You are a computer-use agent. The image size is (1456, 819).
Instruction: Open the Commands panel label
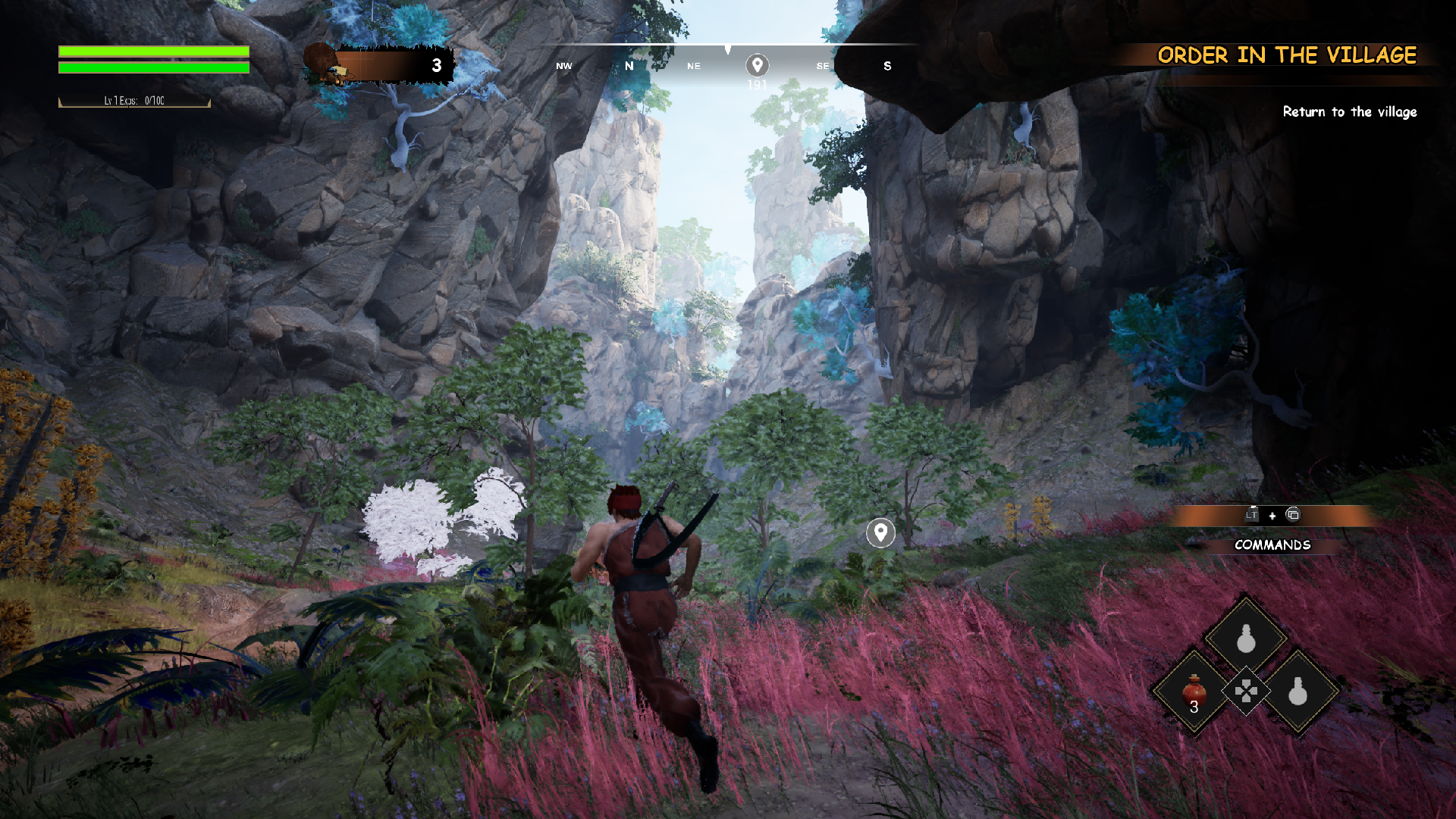[1272, 545]
